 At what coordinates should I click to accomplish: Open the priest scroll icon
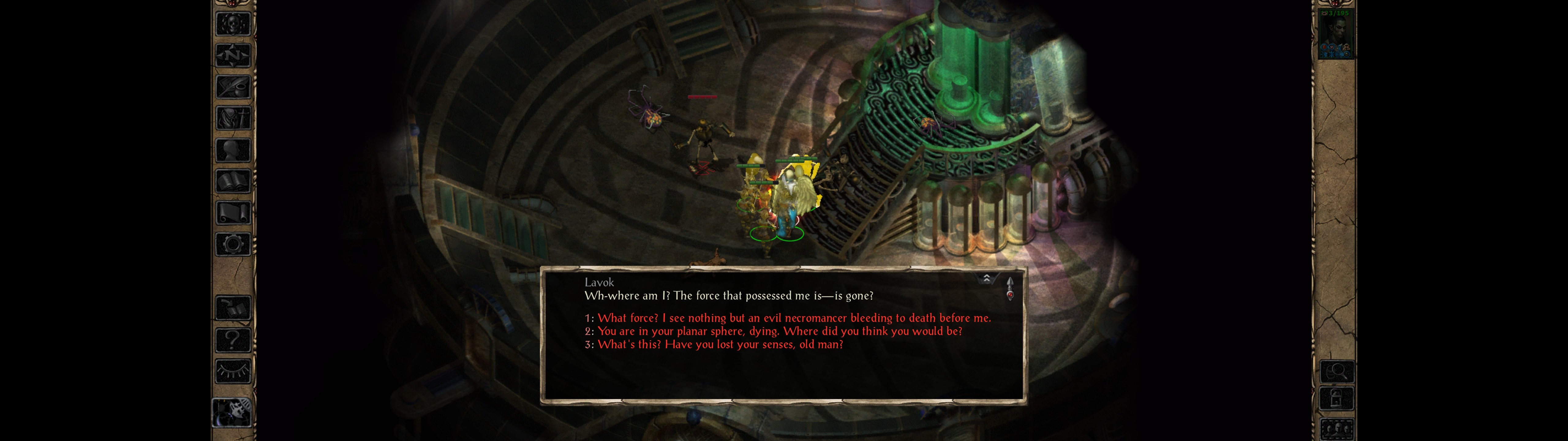click(233, 213)
